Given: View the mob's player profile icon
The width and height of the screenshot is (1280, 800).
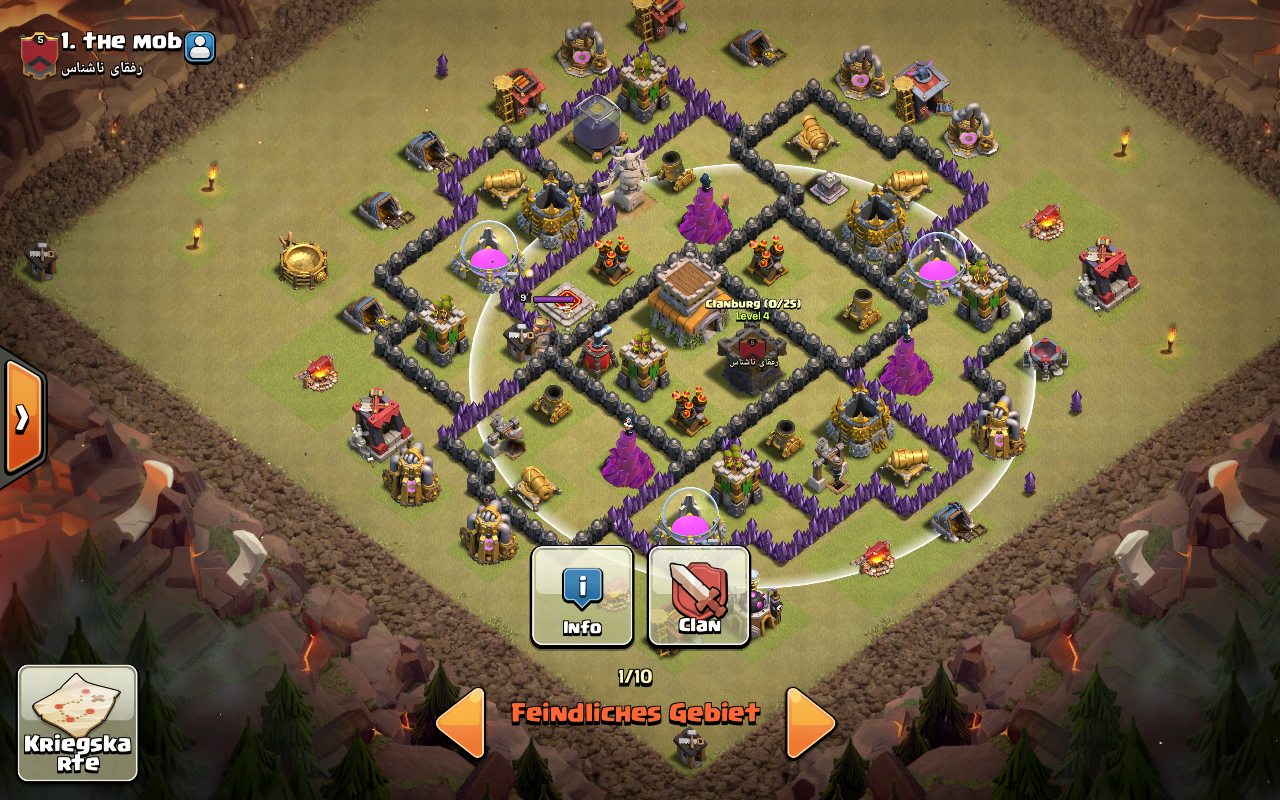Looking at the screenshot, I should click(x=200, y=45).
